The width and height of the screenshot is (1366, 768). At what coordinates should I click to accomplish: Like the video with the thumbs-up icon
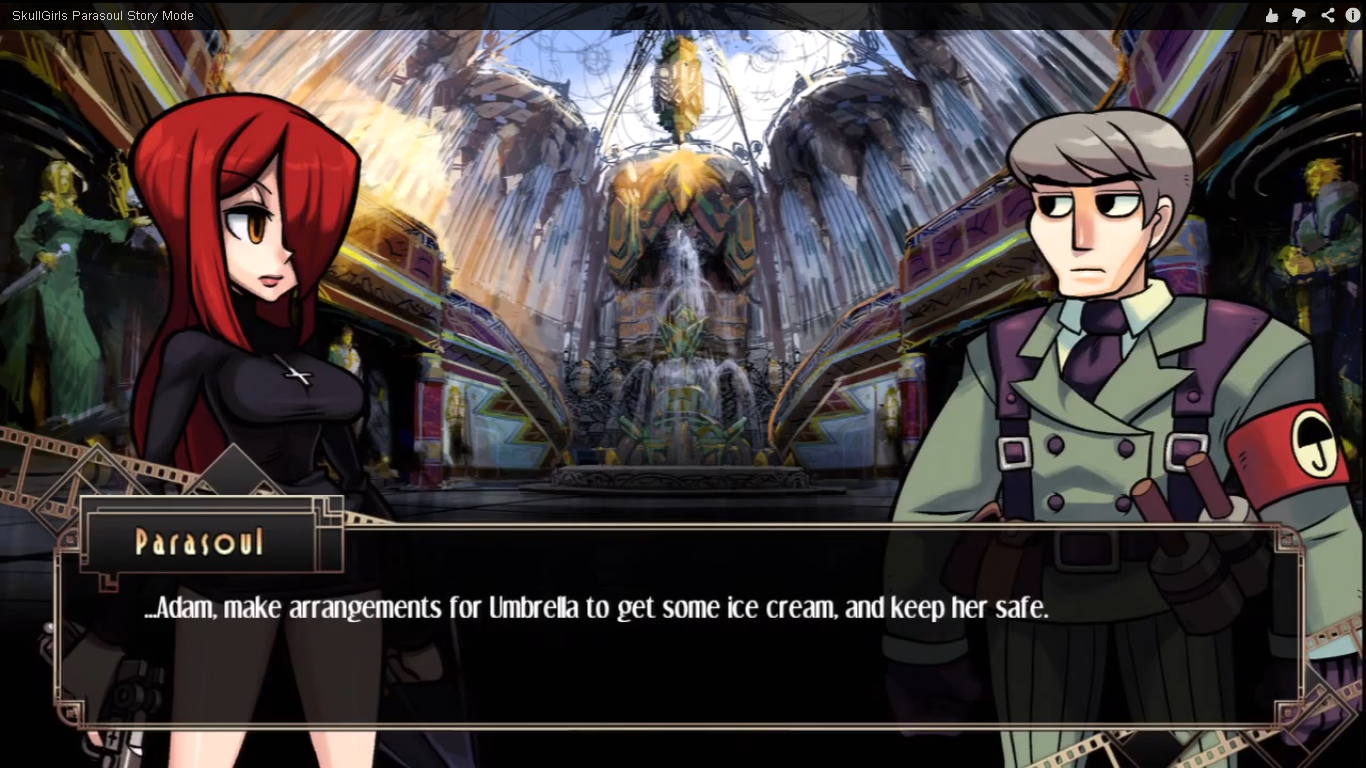[1271, 15]
